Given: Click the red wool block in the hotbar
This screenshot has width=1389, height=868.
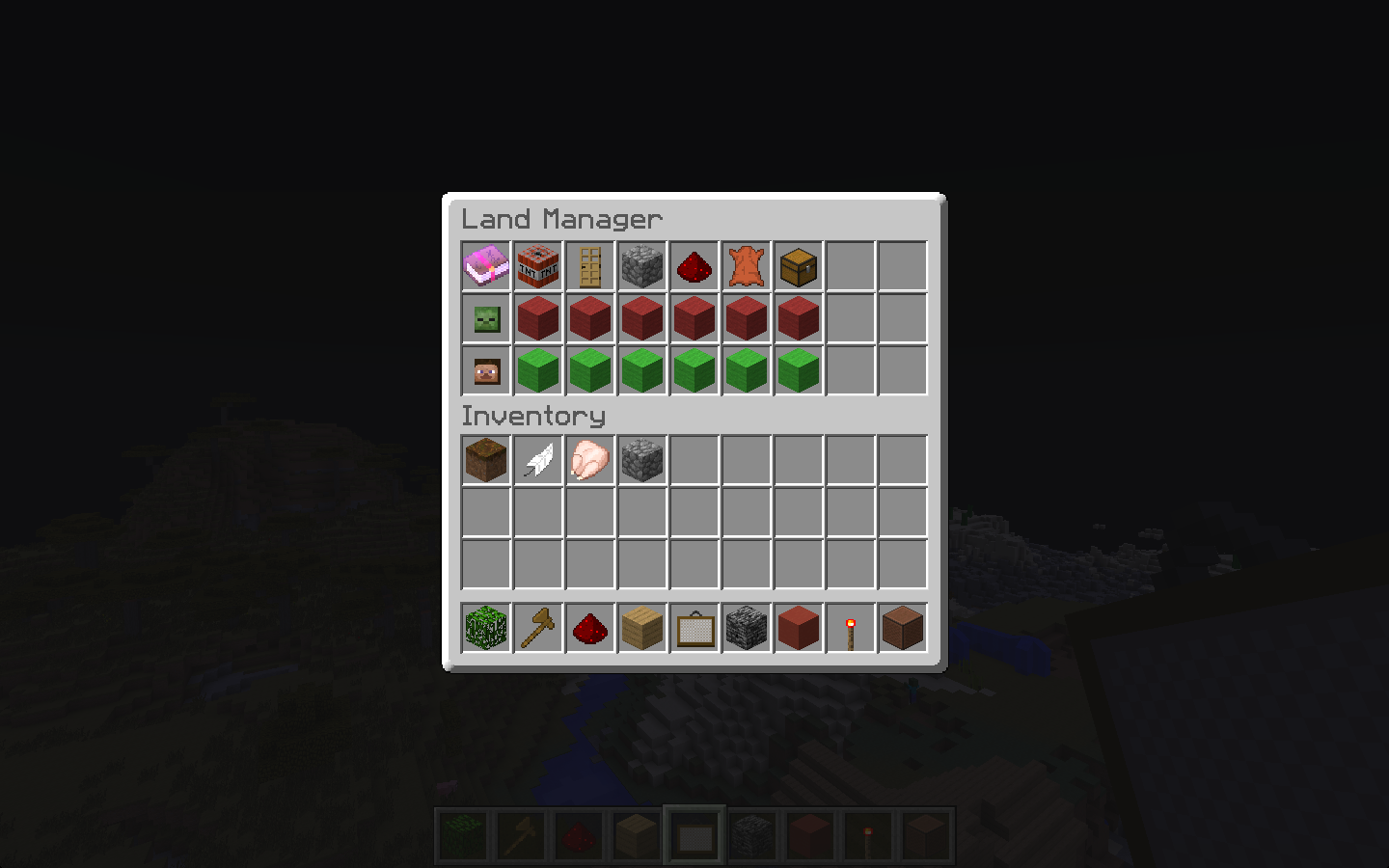Looking at the screenshot, I should point(798,628).
